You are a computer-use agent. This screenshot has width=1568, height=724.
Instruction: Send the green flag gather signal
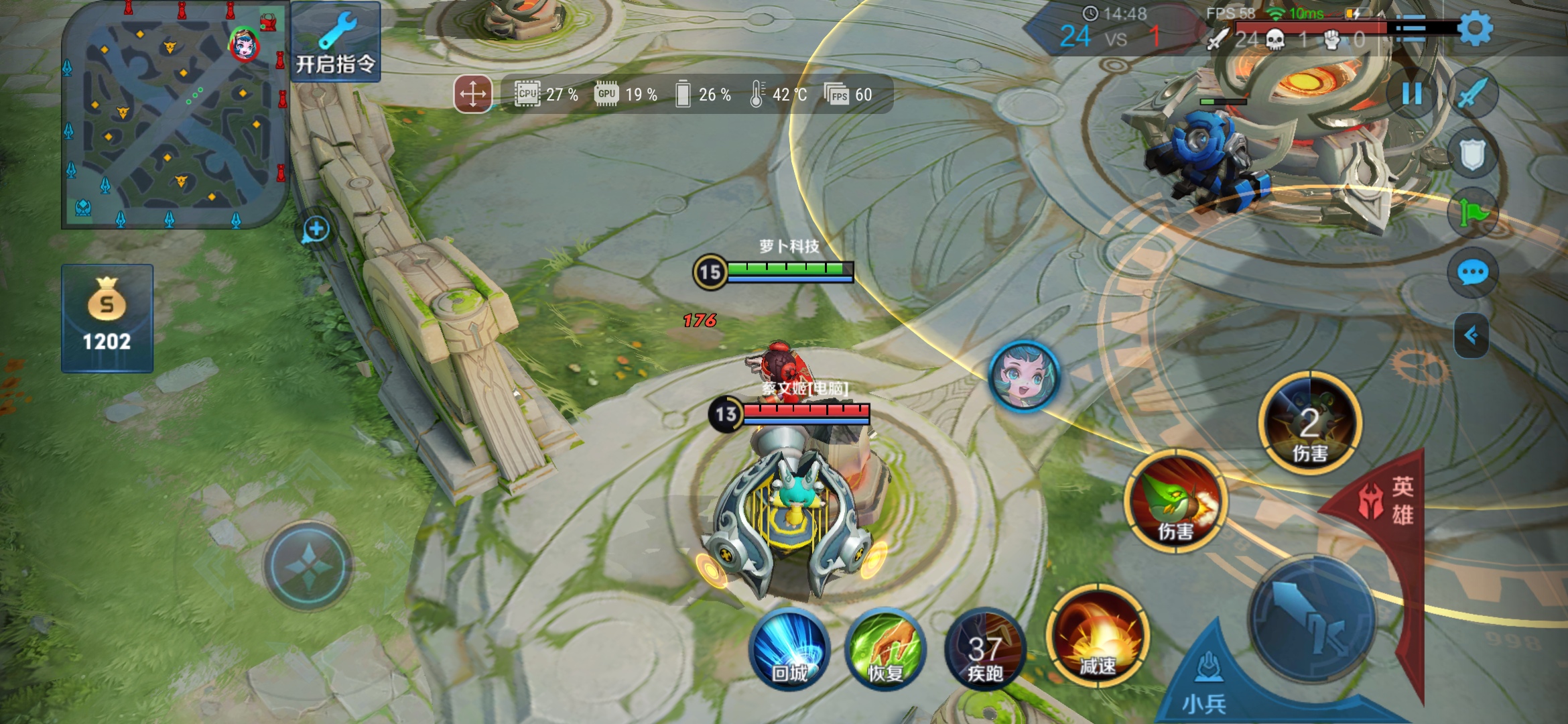tap(1472, 213)
